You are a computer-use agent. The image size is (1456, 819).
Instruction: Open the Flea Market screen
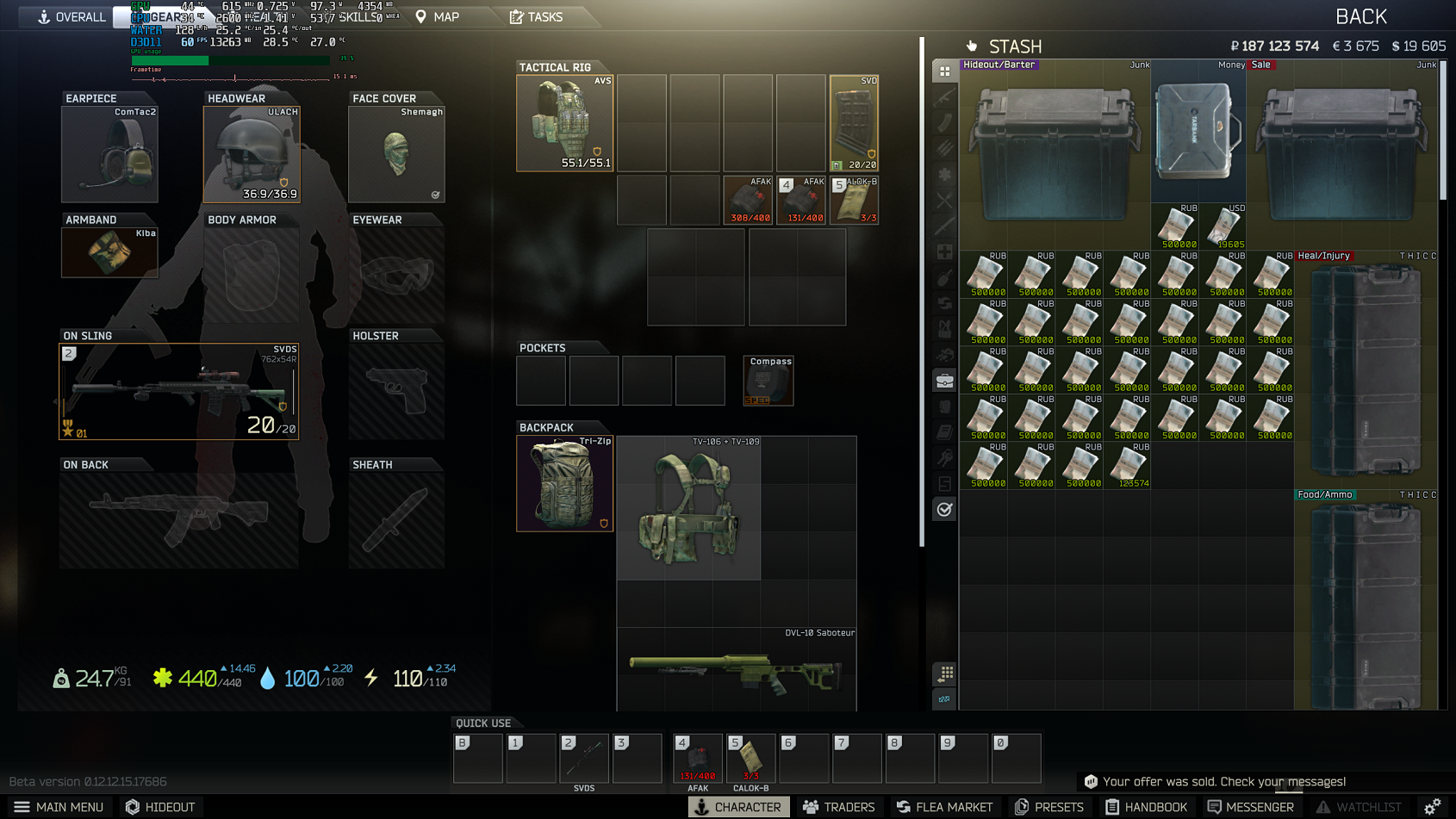pyautogui.click(x=944, y=807)
